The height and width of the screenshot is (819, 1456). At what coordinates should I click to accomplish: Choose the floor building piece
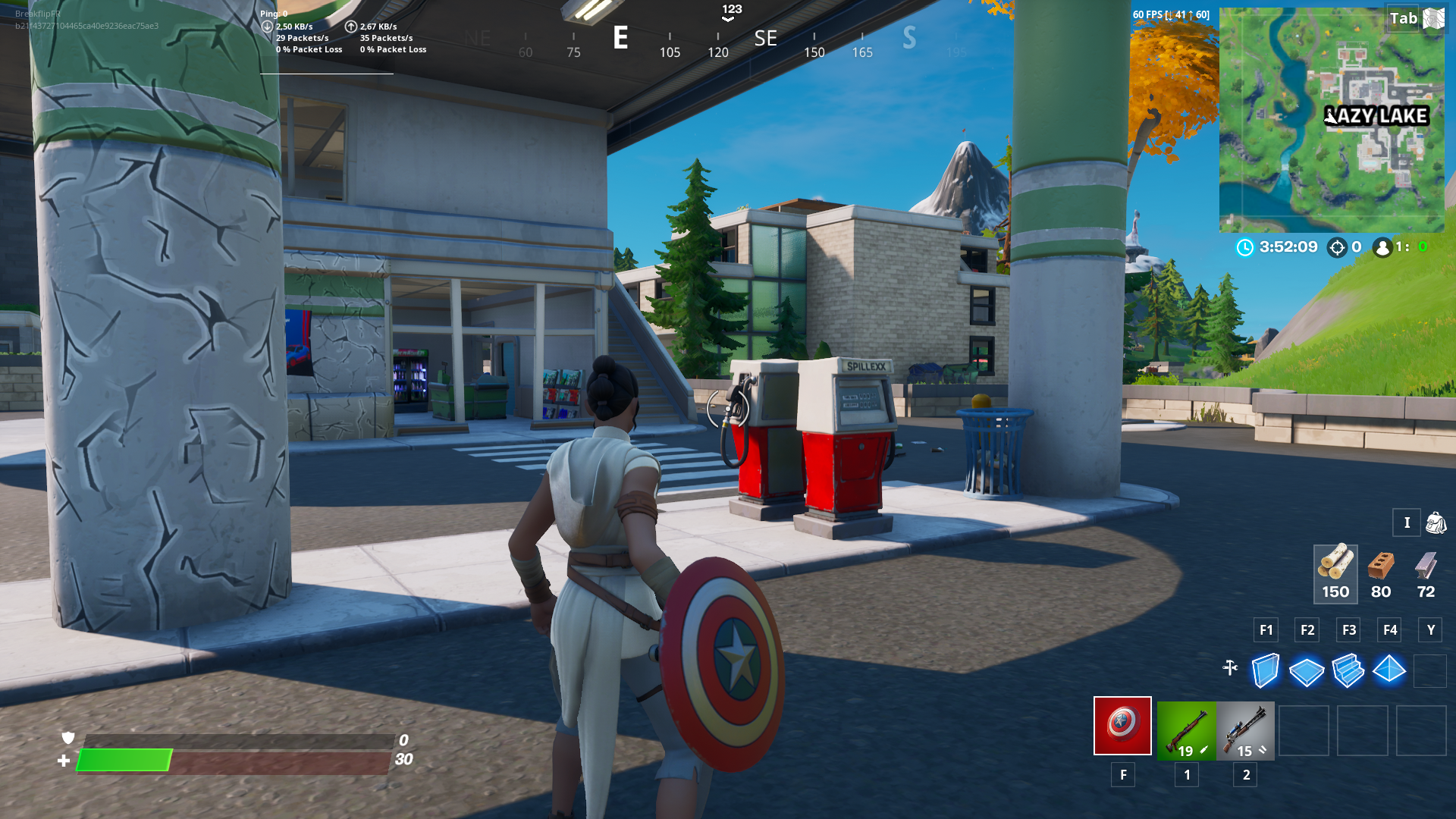1307,670
